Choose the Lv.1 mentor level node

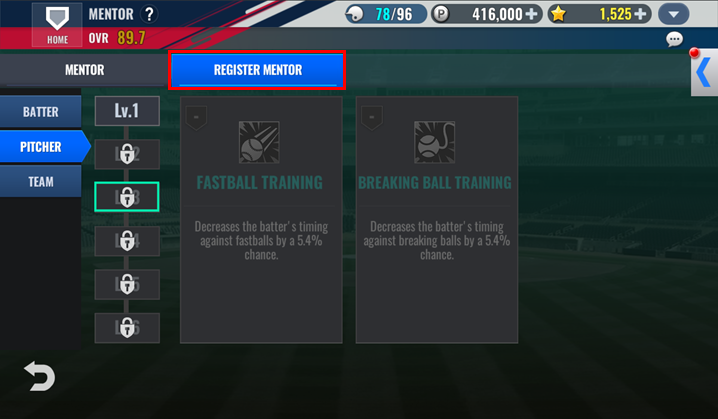(127, 111)
